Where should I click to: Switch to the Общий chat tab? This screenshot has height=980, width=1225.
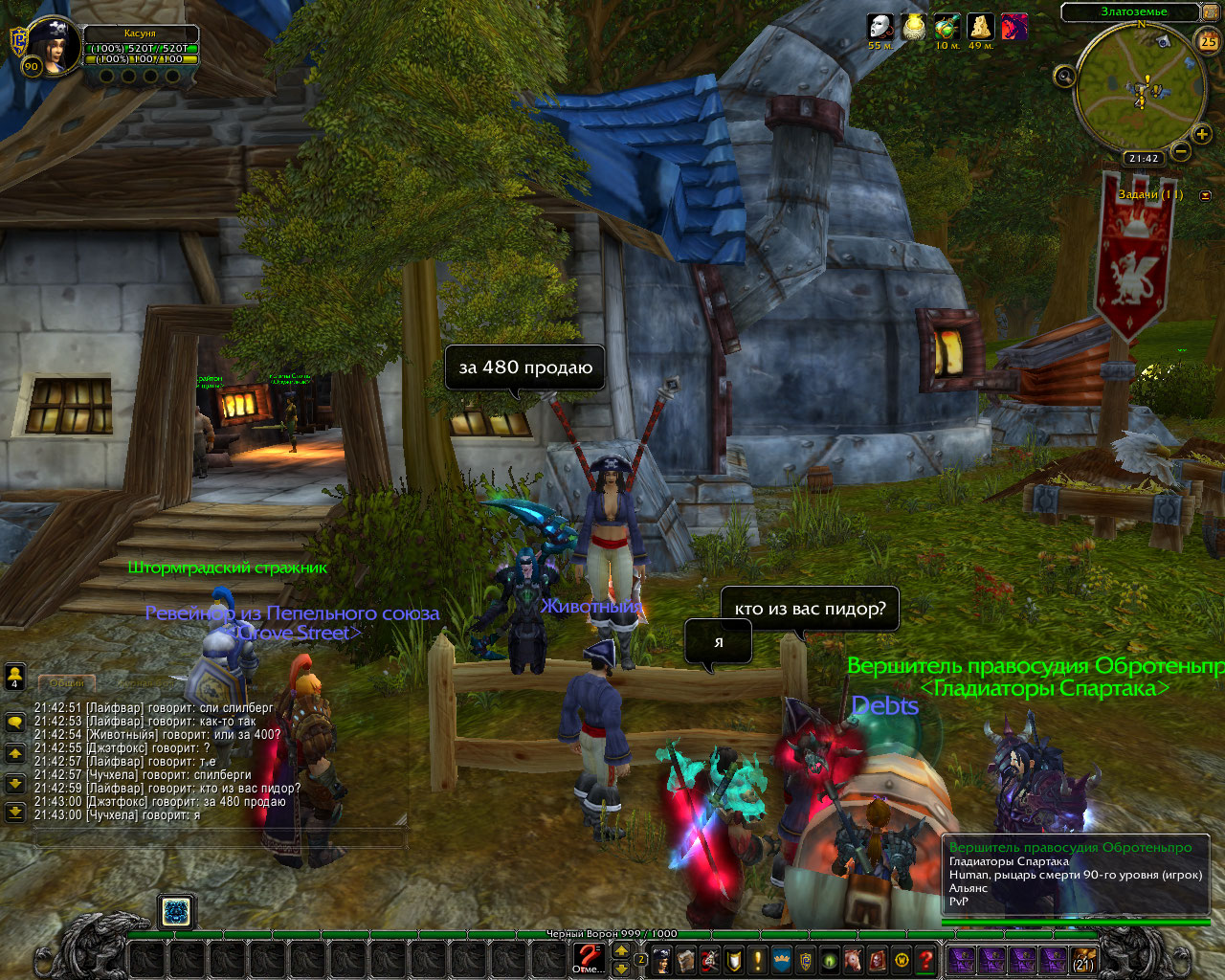67,683
